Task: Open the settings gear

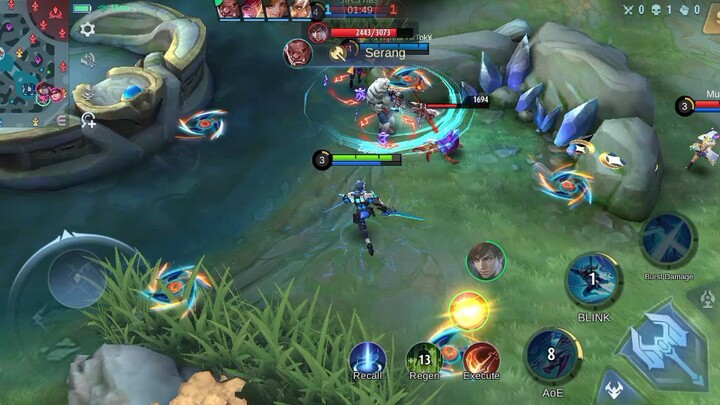Action: click(x=88, y=29)
